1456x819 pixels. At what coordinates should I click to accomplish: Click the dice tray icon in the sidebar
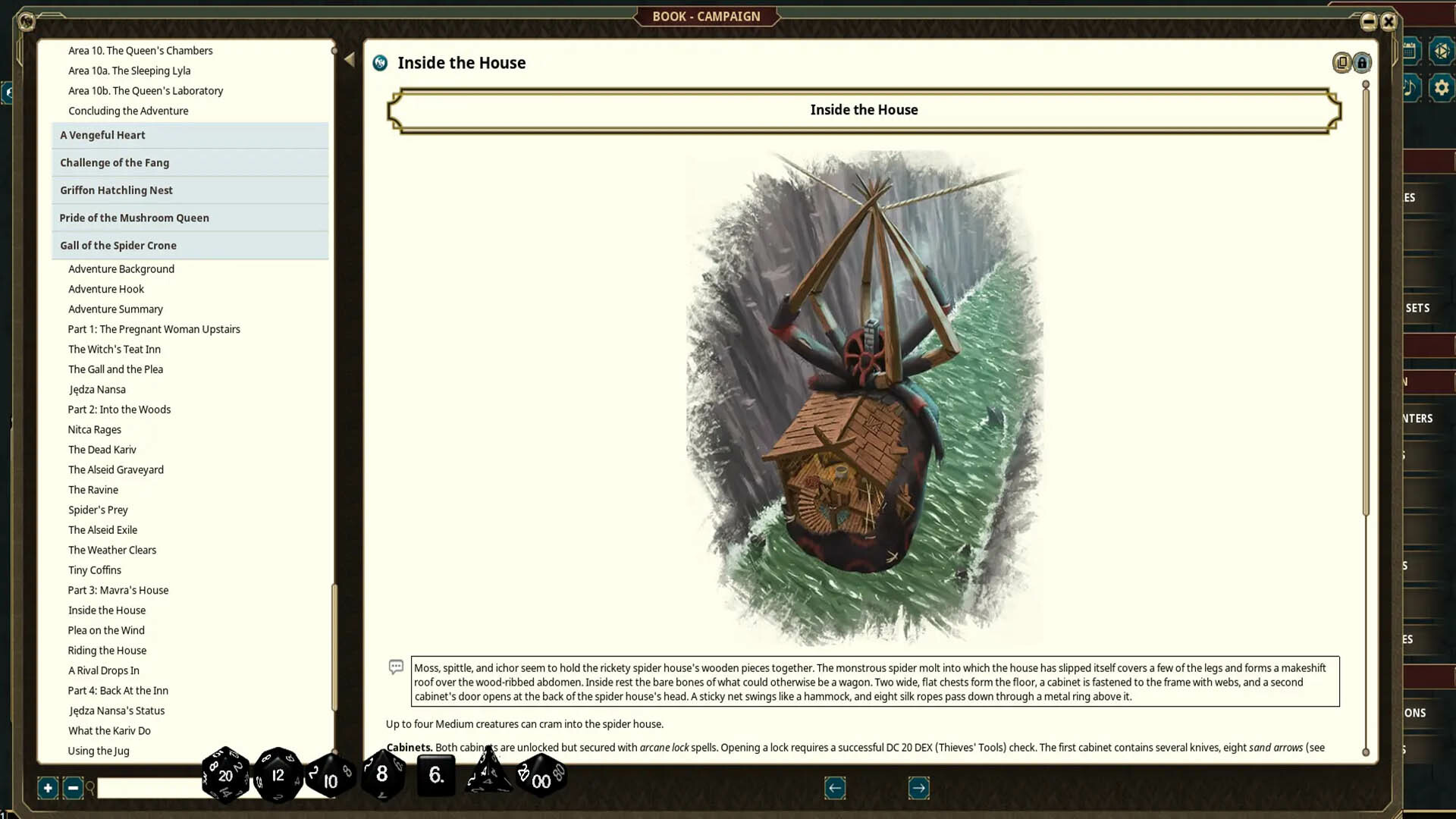pos(1442,51)
